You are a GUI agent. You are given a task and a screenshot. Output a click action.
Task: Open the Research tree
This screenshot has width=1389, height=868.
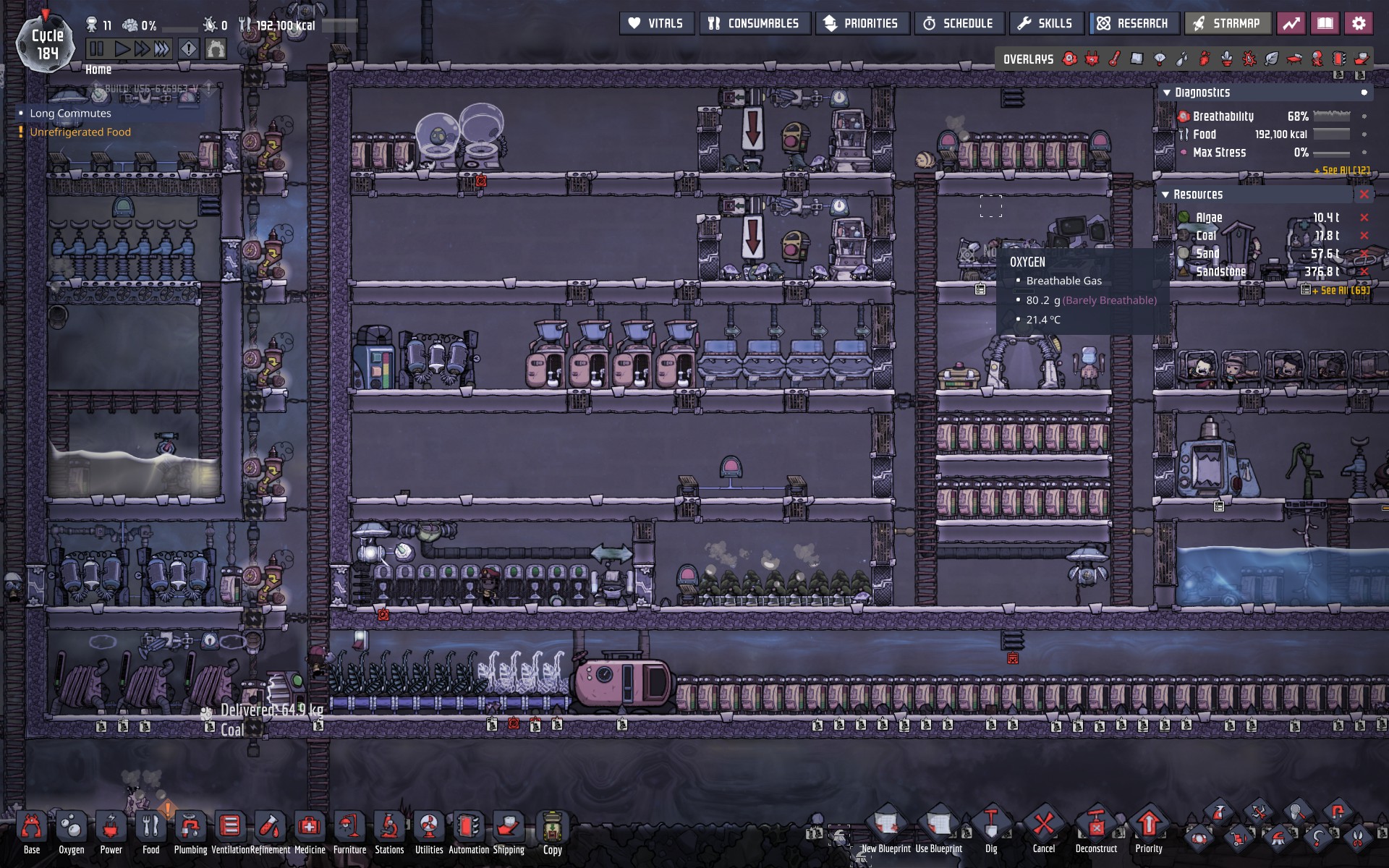(1133, 23)
